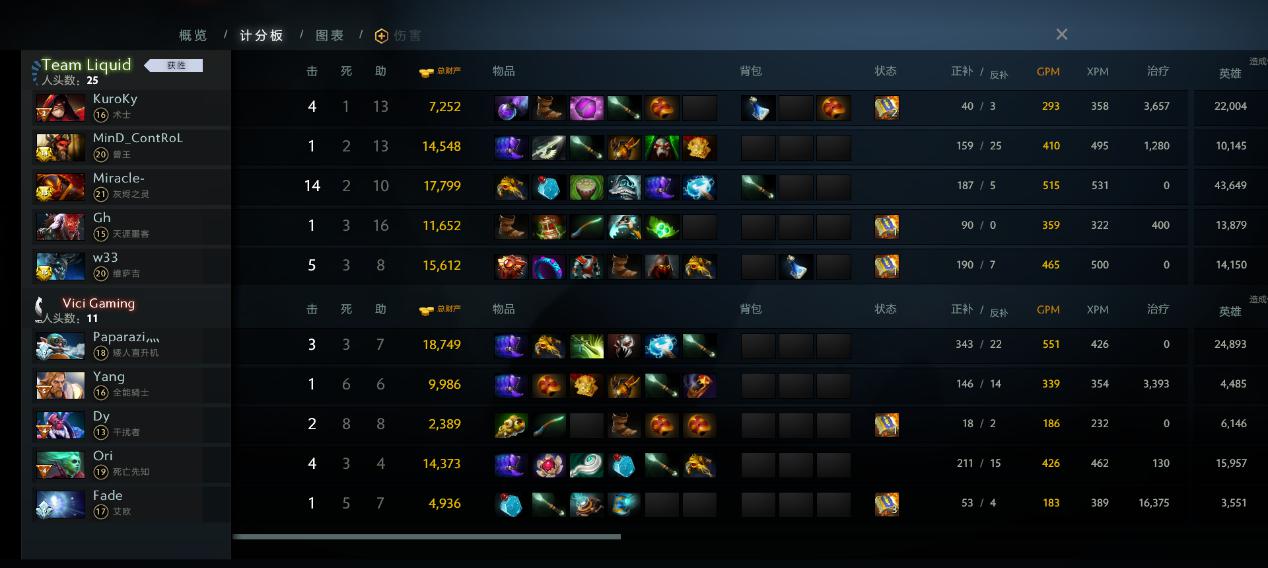Choose Dy's hero portrait

61,424
